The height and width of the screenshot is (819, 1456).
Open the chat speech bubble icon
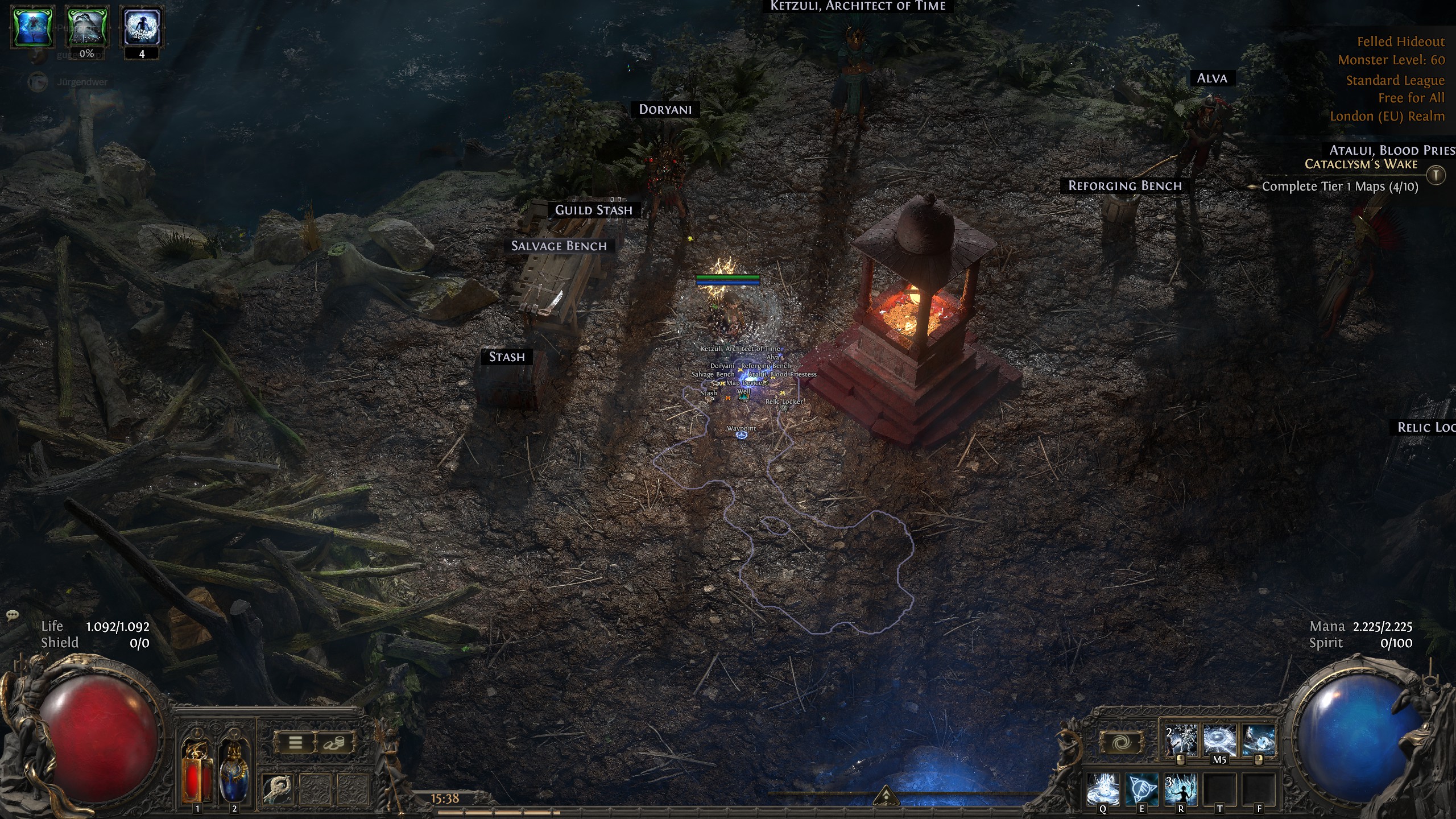pos(13,615)
